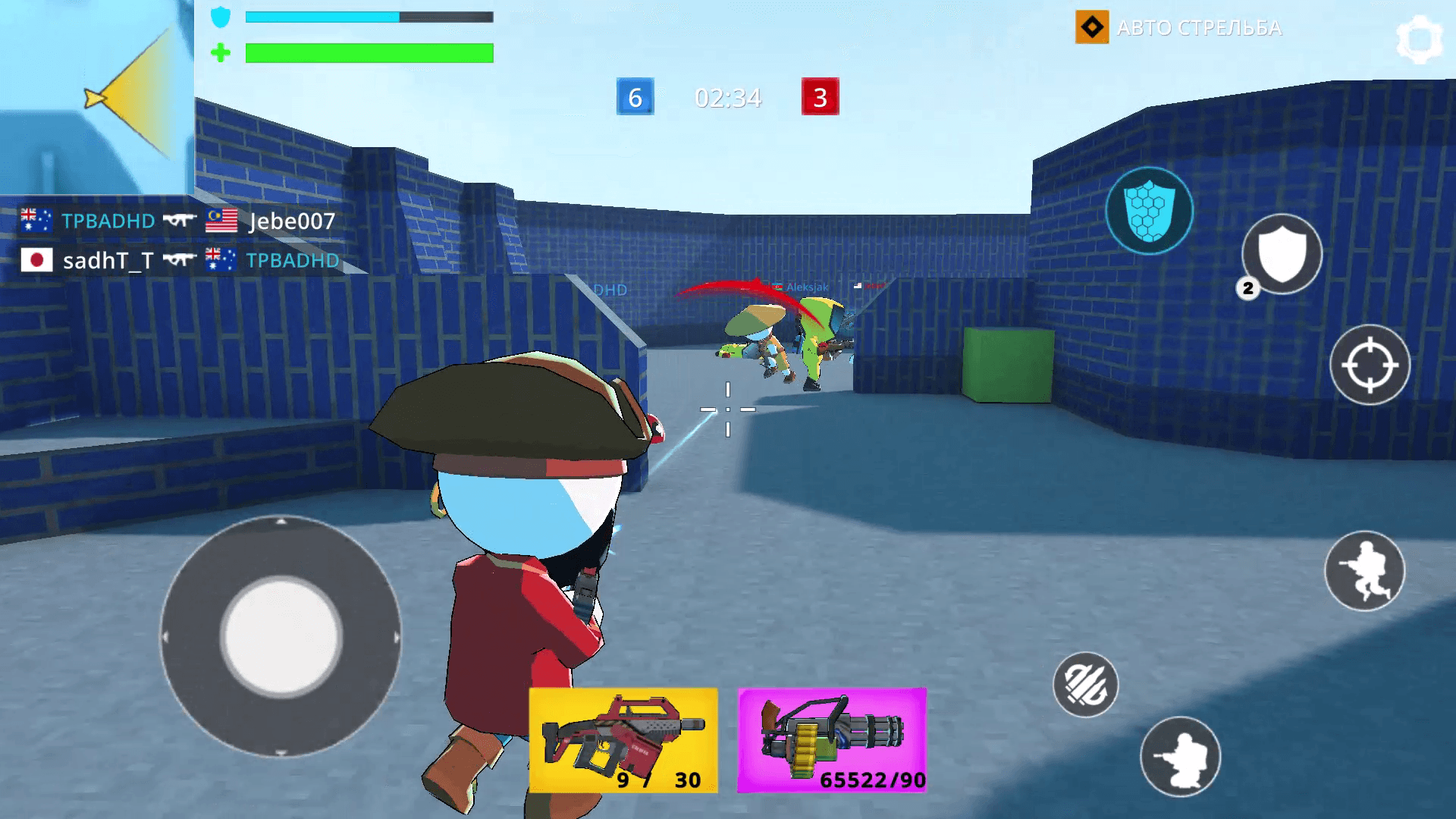Tap the match timer showing 02:34
This screenshot has width=1456, height=819.
point(726,98)
